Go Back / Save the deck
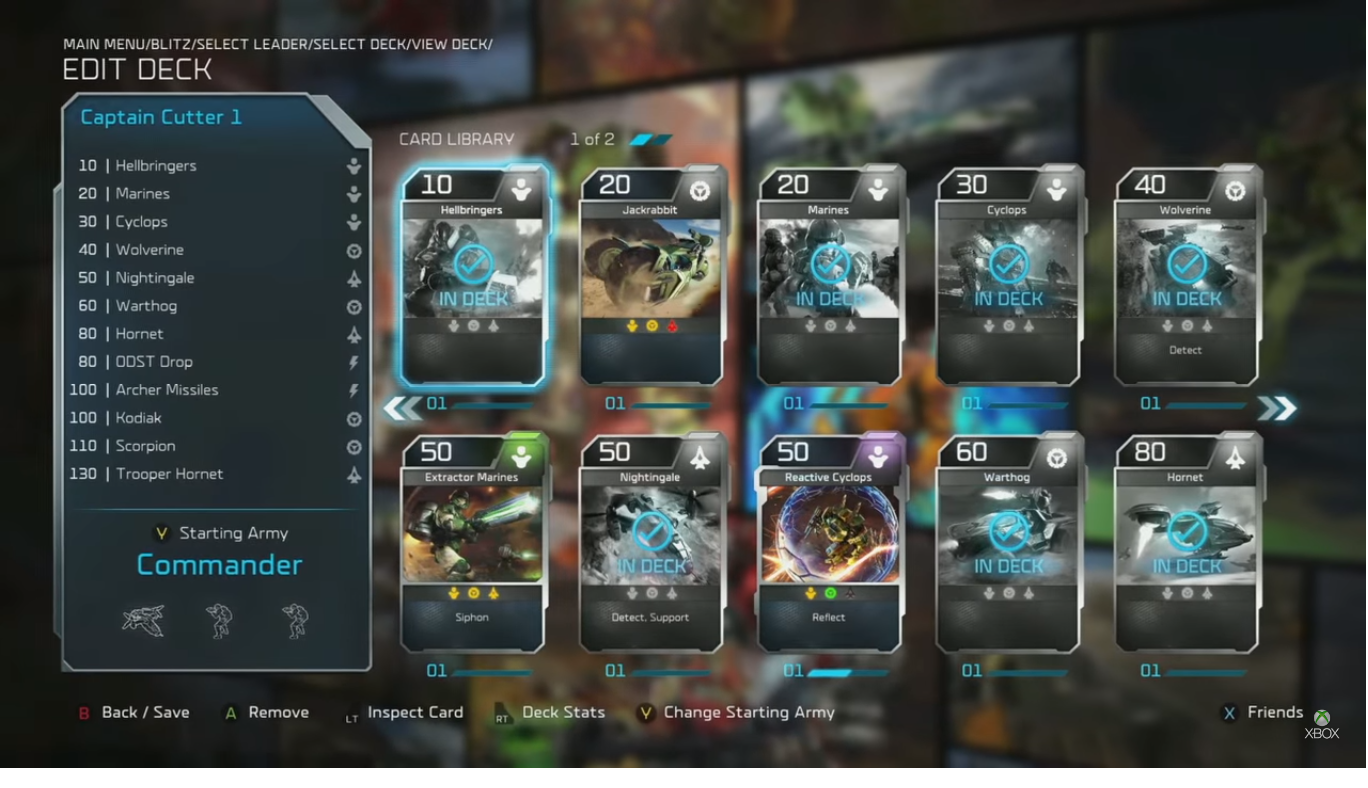Image resolution: width=1368 pixels, height=788 pixels. point(144,713)
